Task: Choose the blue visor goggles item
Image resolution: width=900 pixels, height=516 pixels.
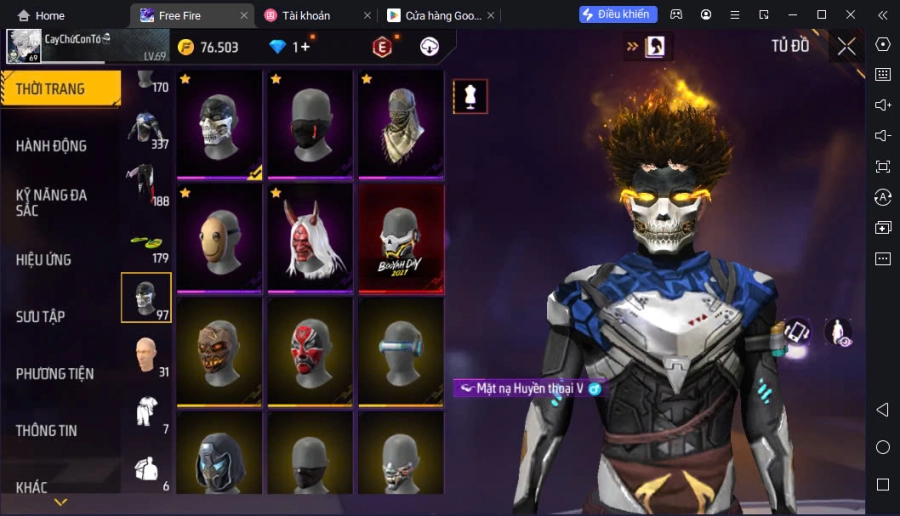Action: tap(400, 351)
